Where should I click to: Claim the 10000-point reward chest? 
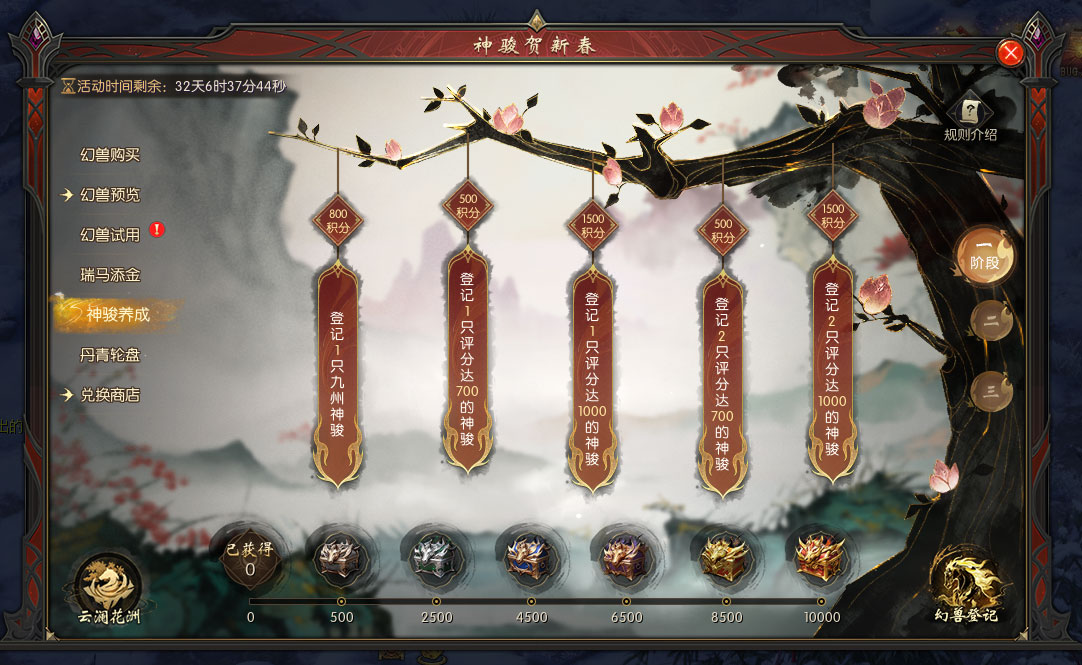[821, 556]
